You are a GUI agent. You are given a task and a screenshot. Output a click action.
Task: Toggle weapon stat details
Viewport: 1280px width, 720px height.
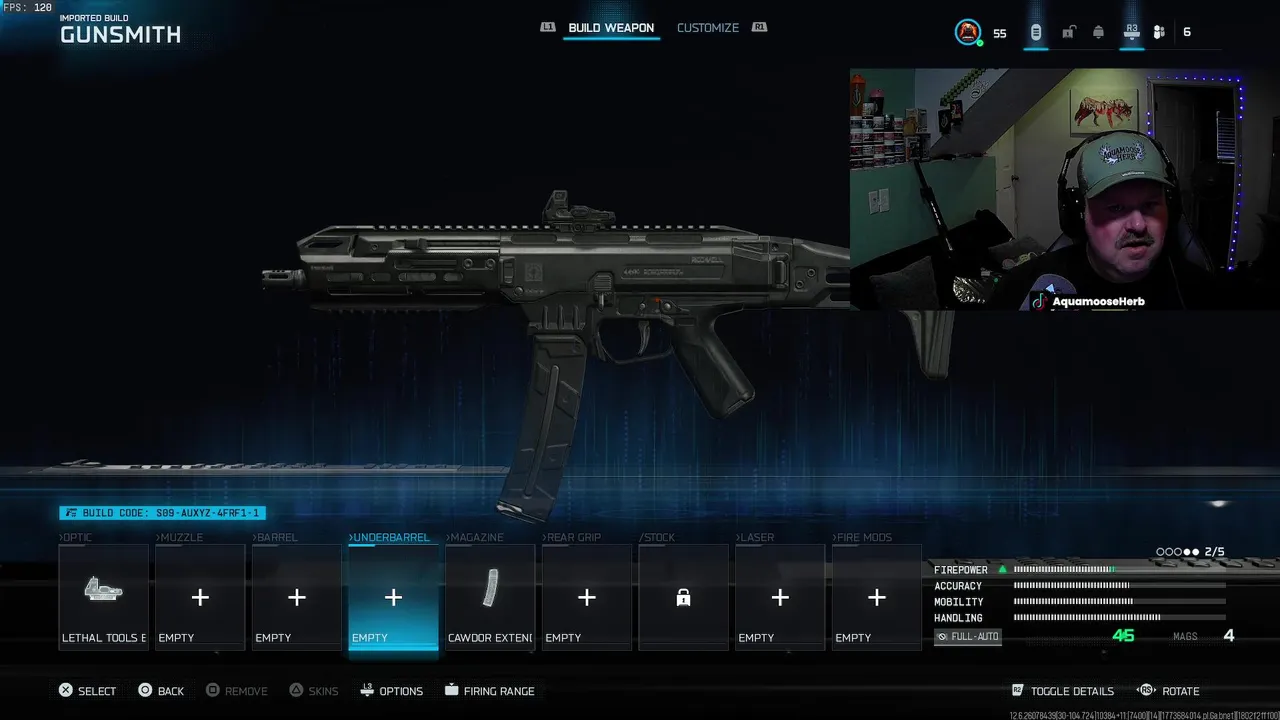click(x=1063, y=691)
